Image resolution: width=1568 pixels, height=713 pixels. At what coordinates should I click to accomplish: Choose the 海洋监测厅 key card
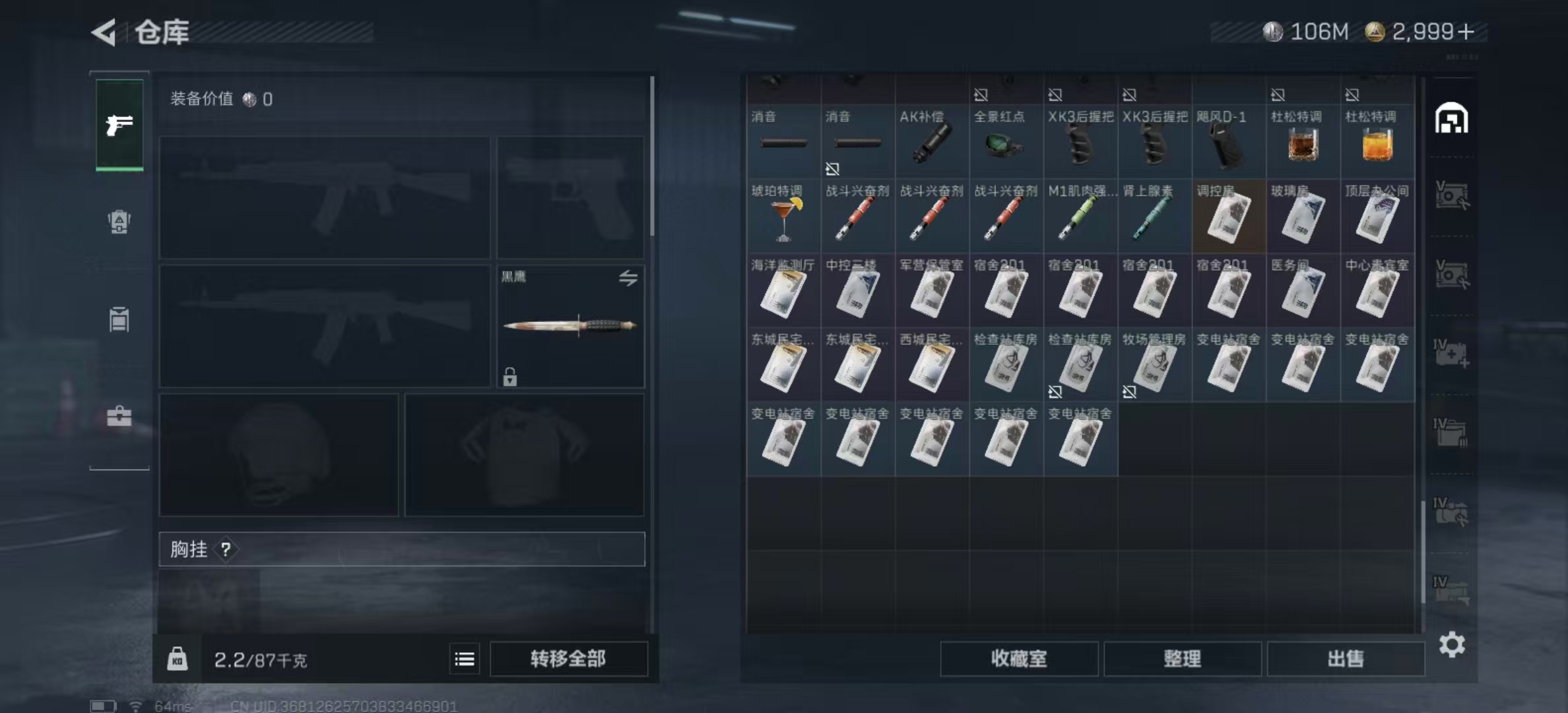(x=783, y=291)
